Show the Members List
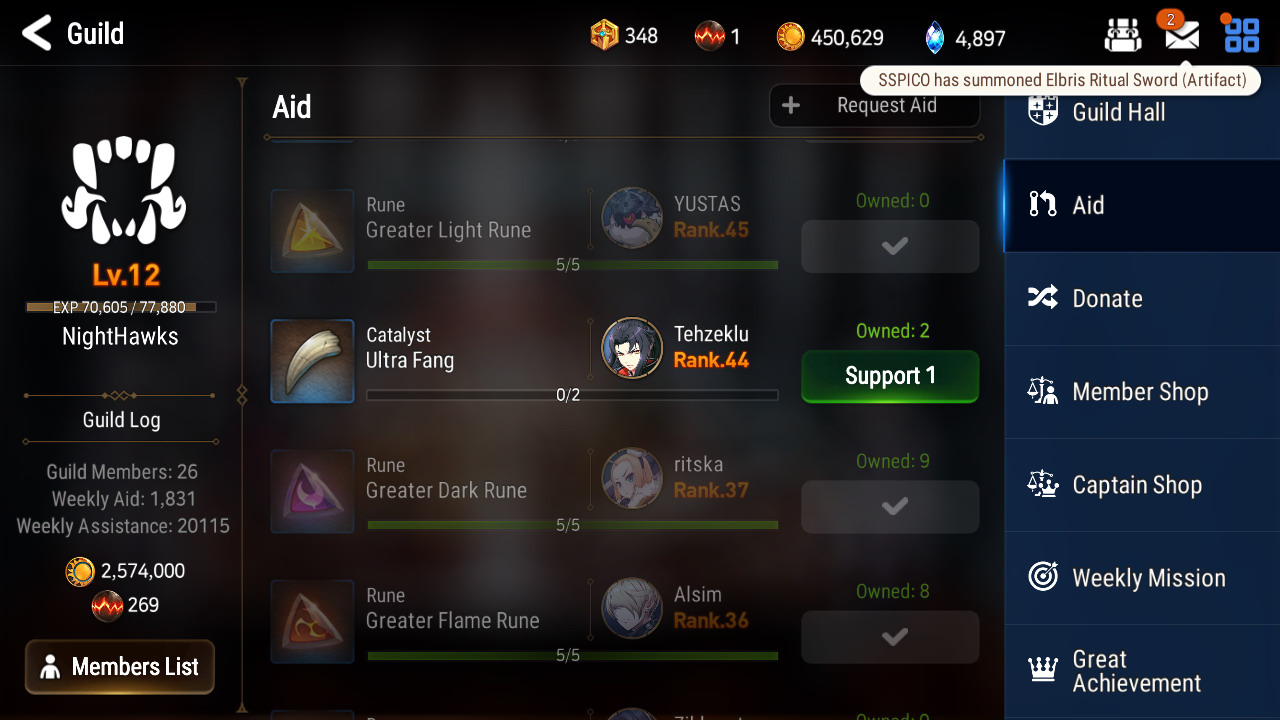The width and height of the screenshot is (1280, 720). [120, 667]
